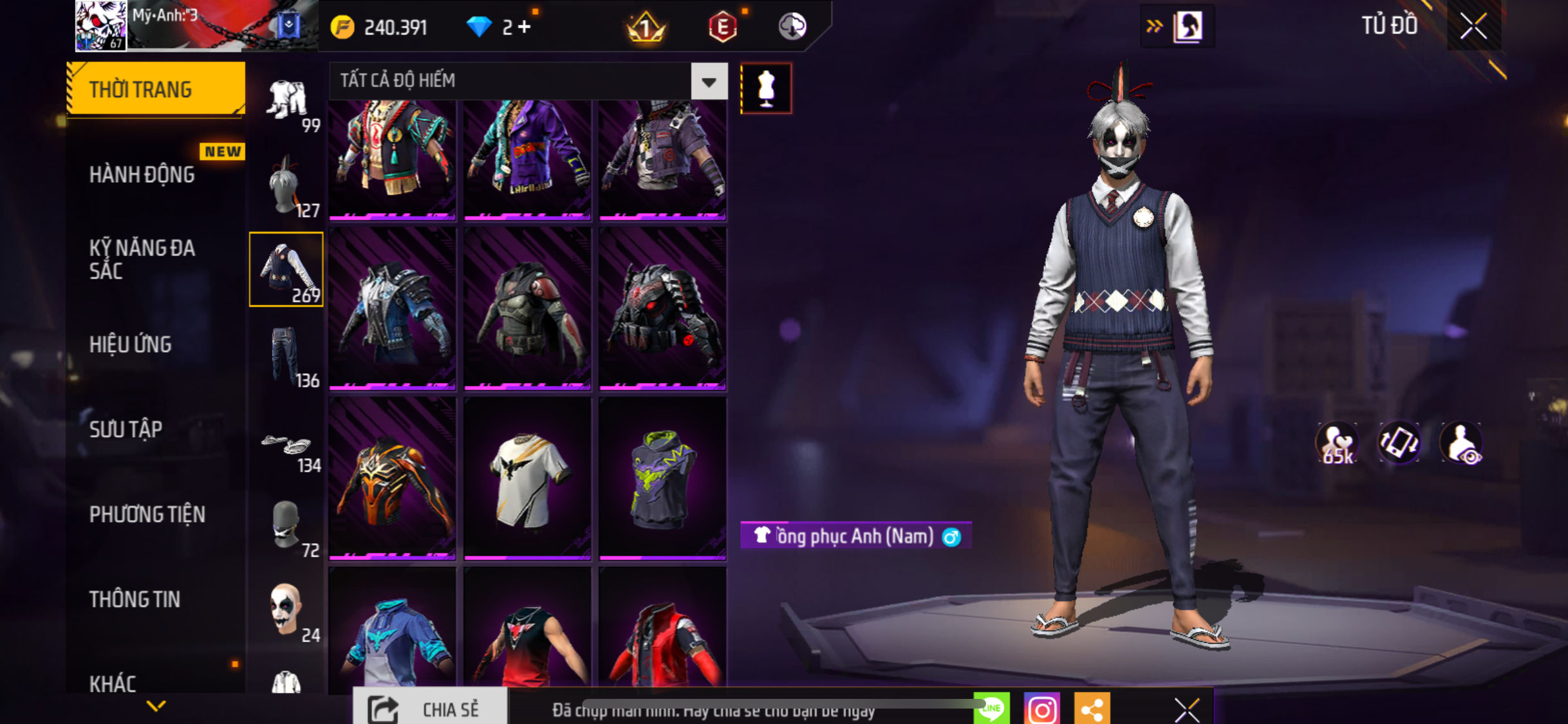This screenshot has height=724, width=1568.
Task: Select the white eagle t-shirt item
Action: click(527, 477)
